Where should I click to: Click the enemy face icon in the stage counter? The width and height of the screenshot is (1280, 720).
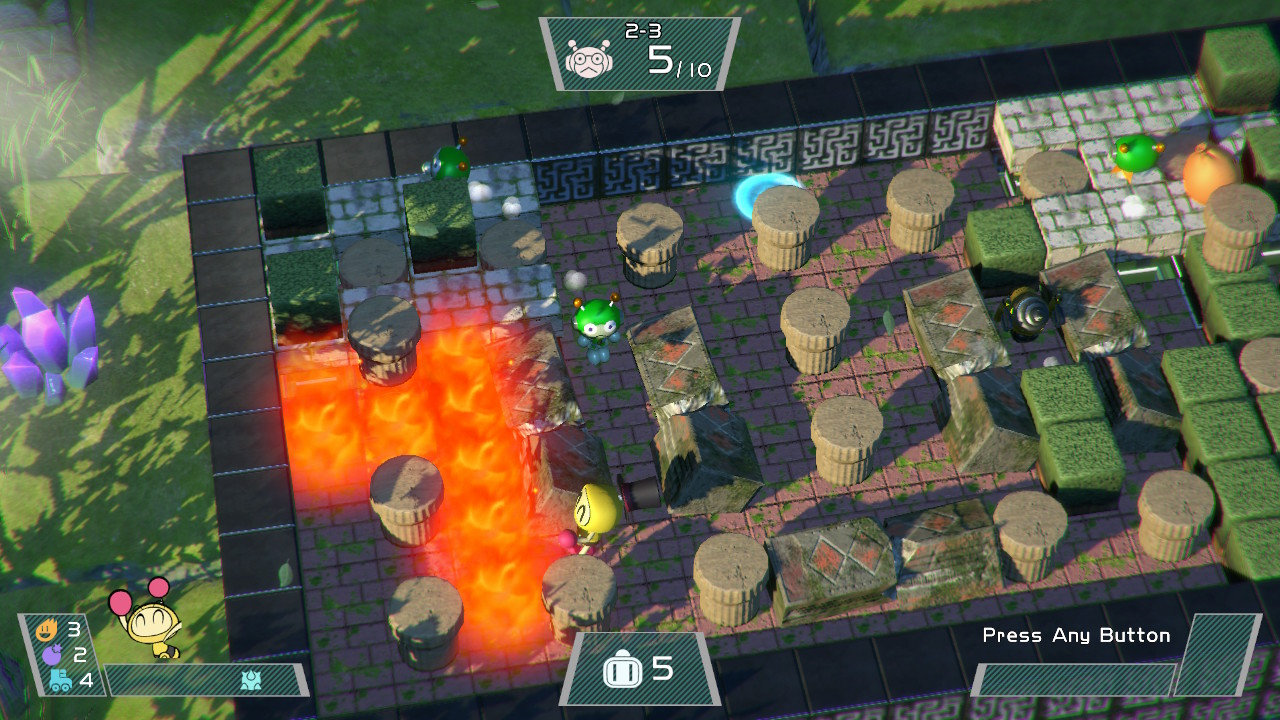coord(588,60)
